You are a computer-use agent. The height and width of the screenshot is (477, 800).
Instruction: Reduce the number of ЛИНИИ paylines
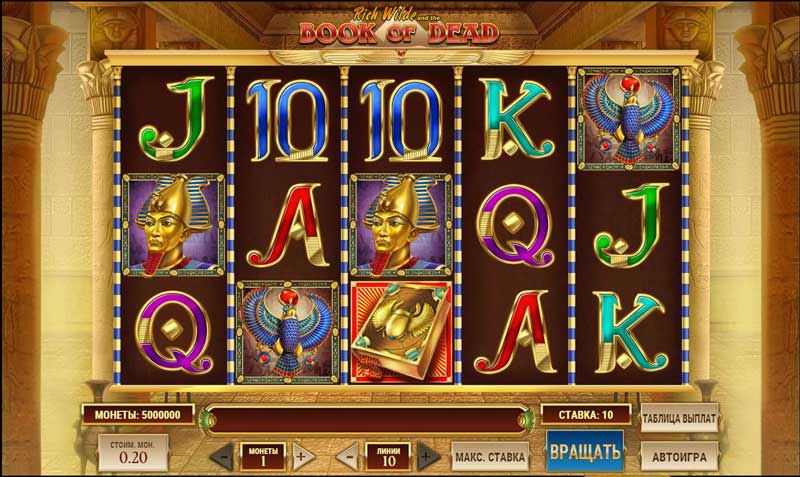coord(350,457)
